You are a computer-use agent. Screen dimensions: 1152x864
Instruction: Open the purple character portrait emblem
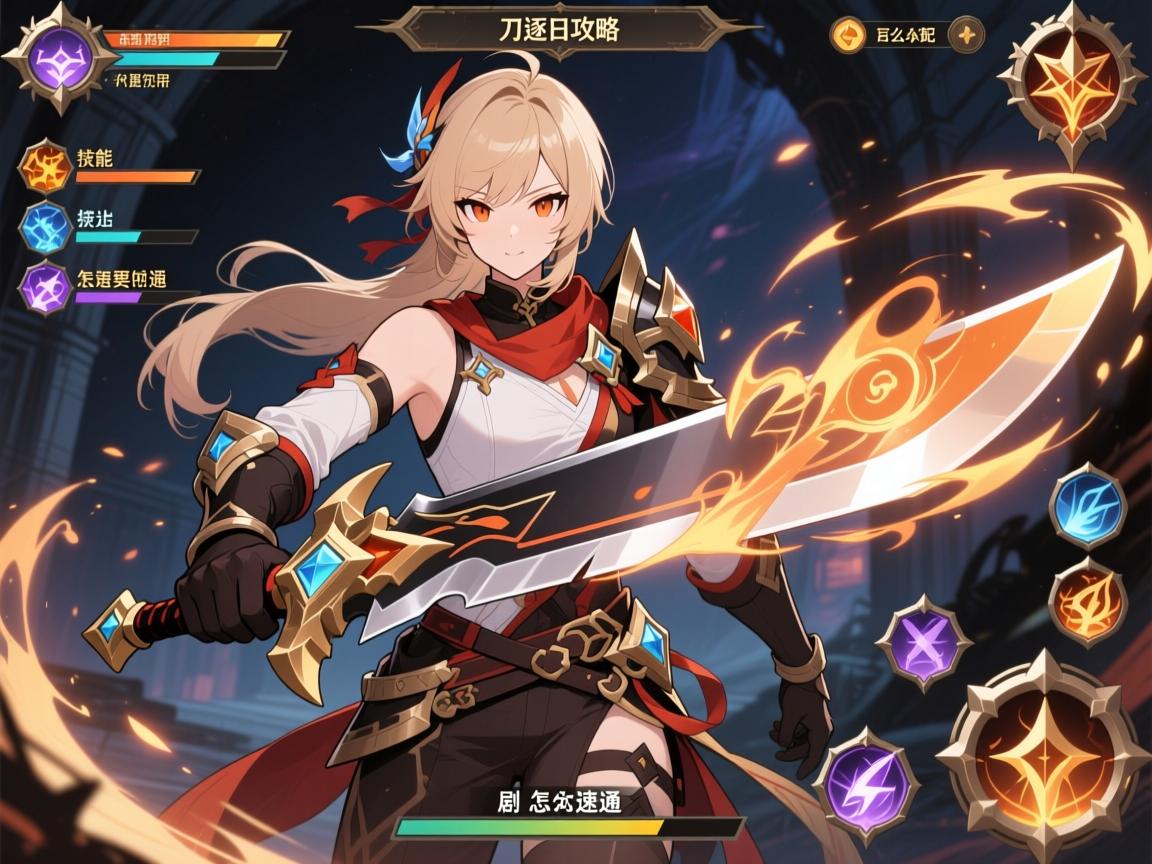(60, 58)
